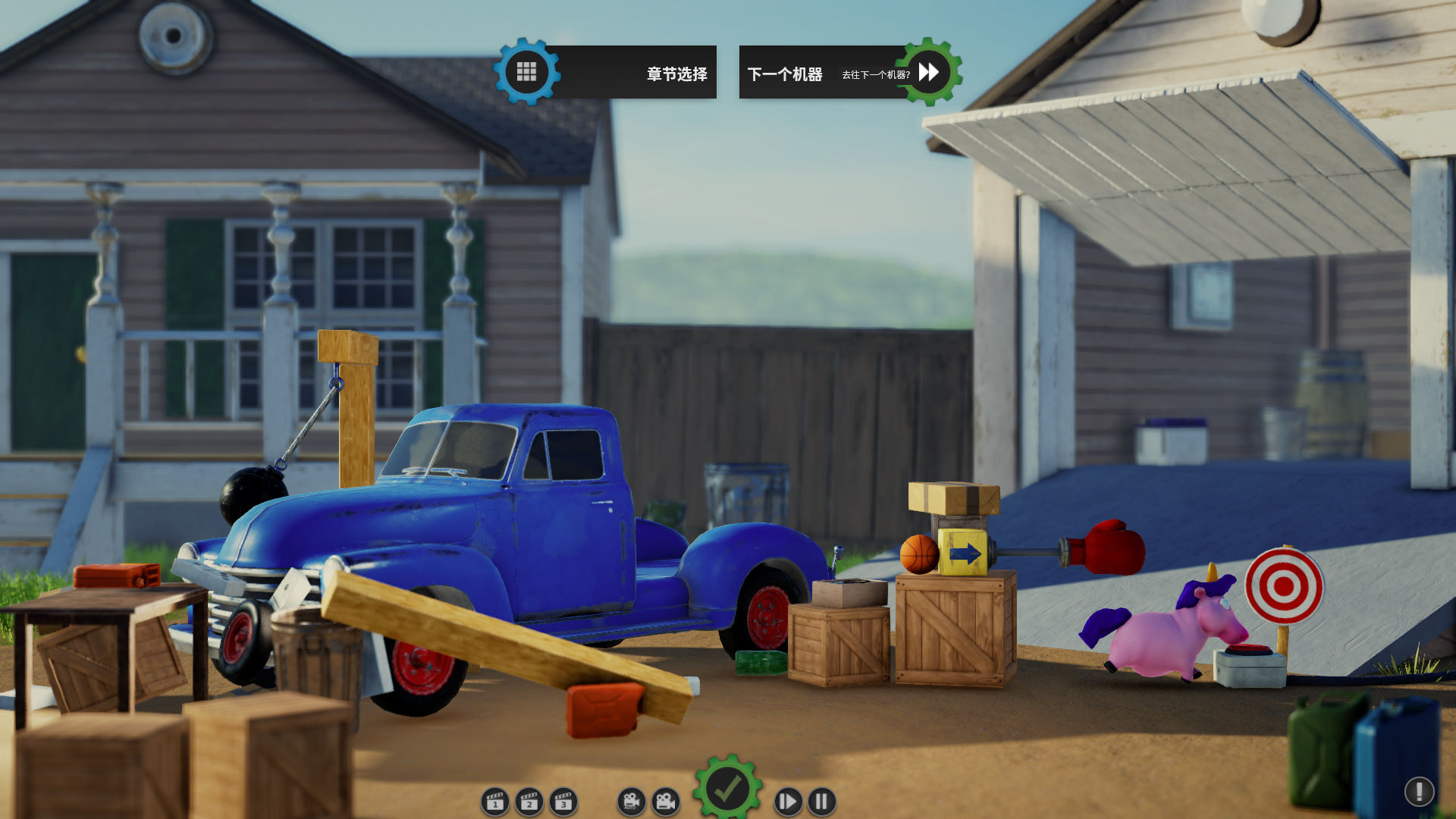Pause the machine simulation
Screen dimensions: 1456x819
tap(822, 801)
